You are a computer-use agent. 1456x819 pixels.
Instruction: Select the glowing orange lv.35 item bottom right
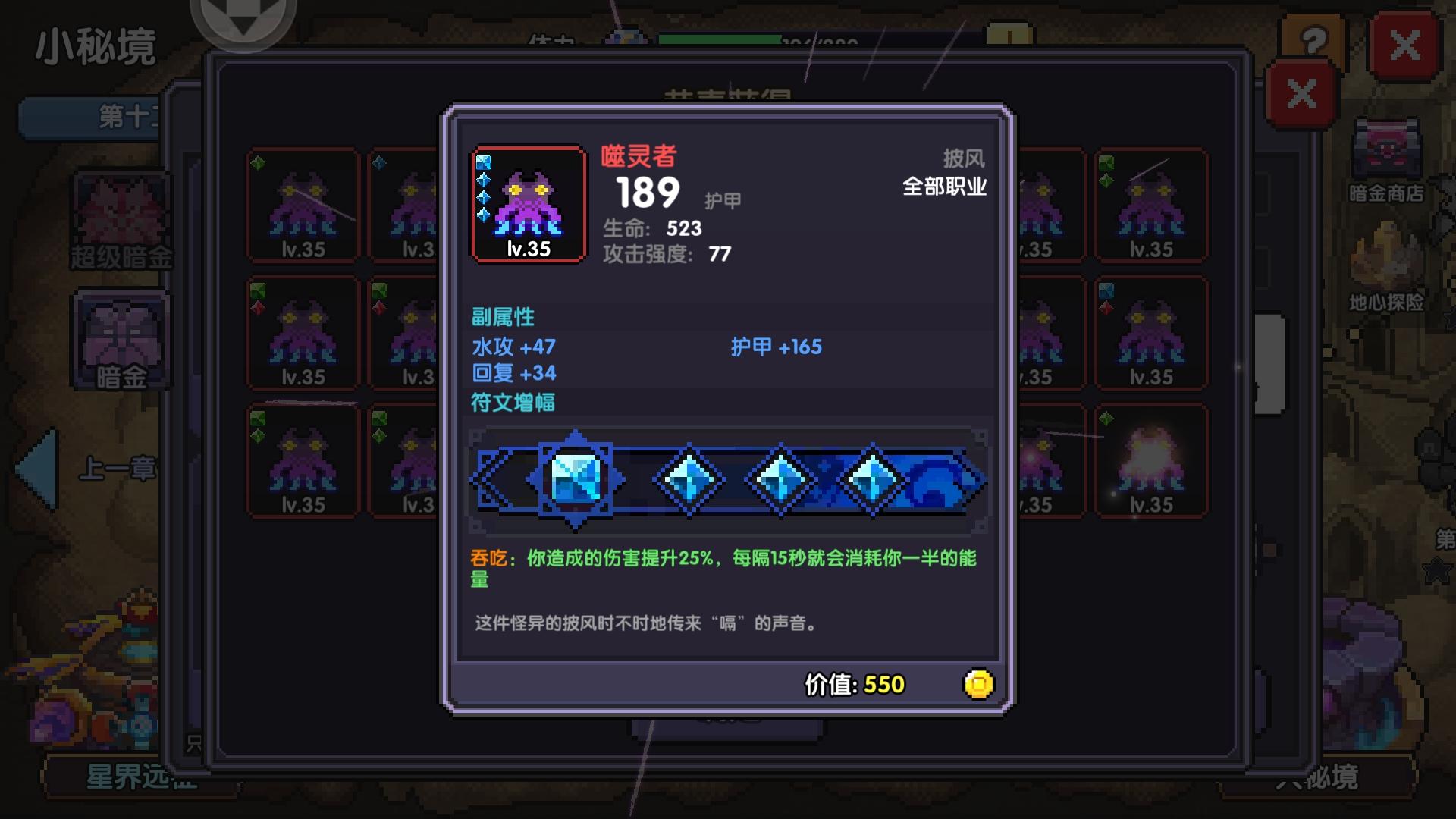point(1153,459)
